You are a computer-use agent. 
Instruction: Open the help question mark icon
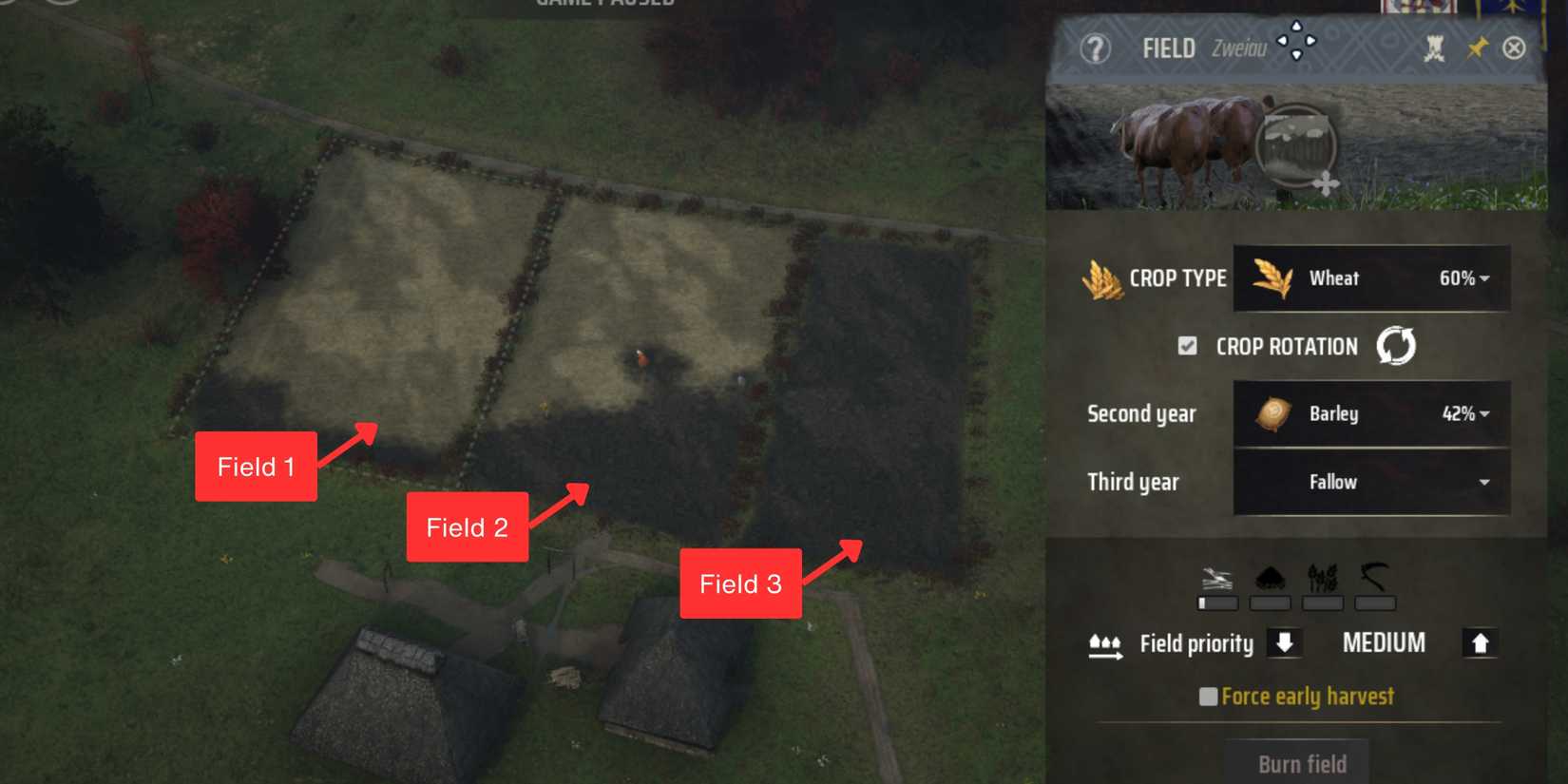tap(1096, 48)
